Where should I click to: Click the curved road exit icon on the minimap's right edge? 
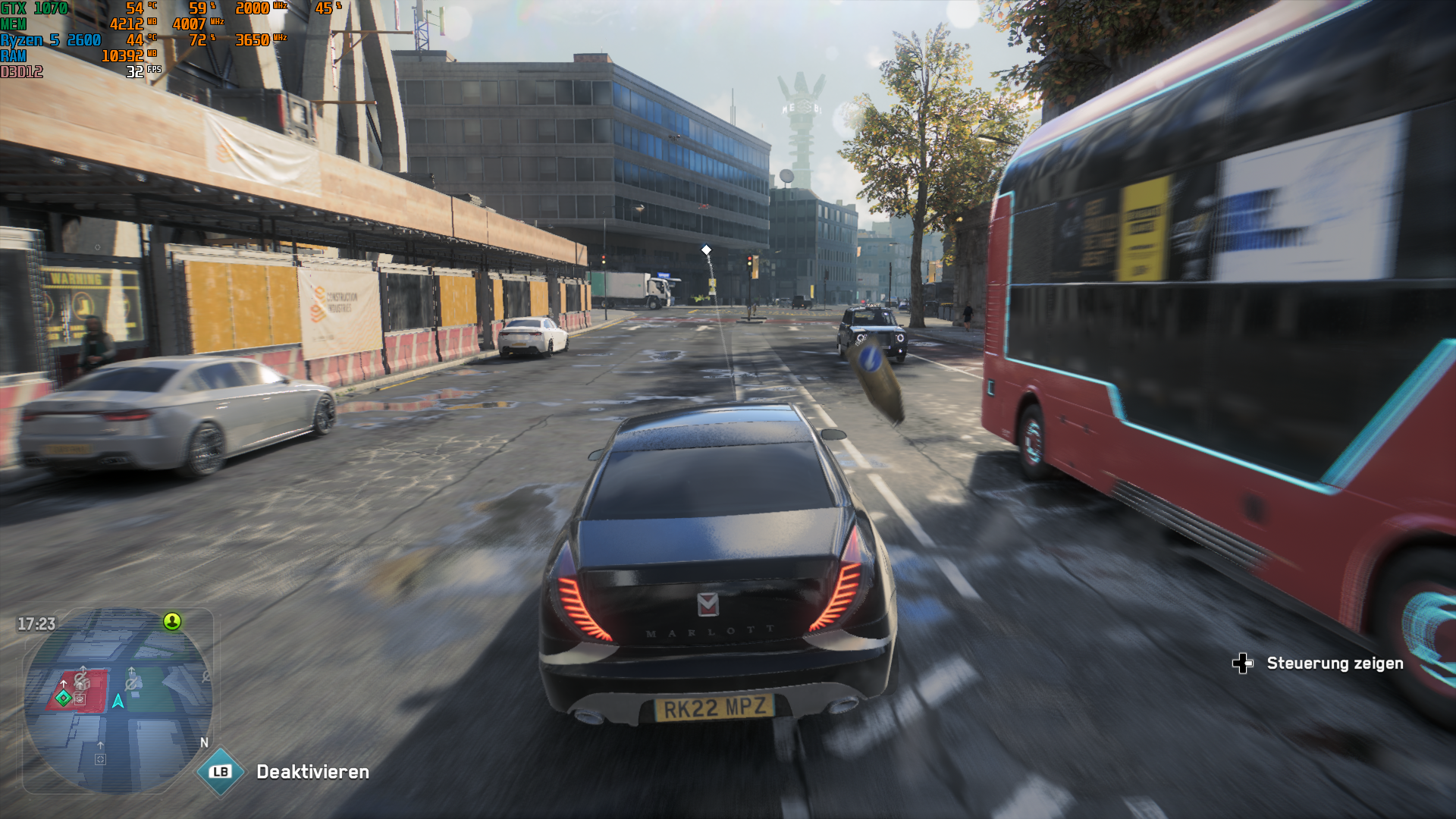click(x=206, y=676)
